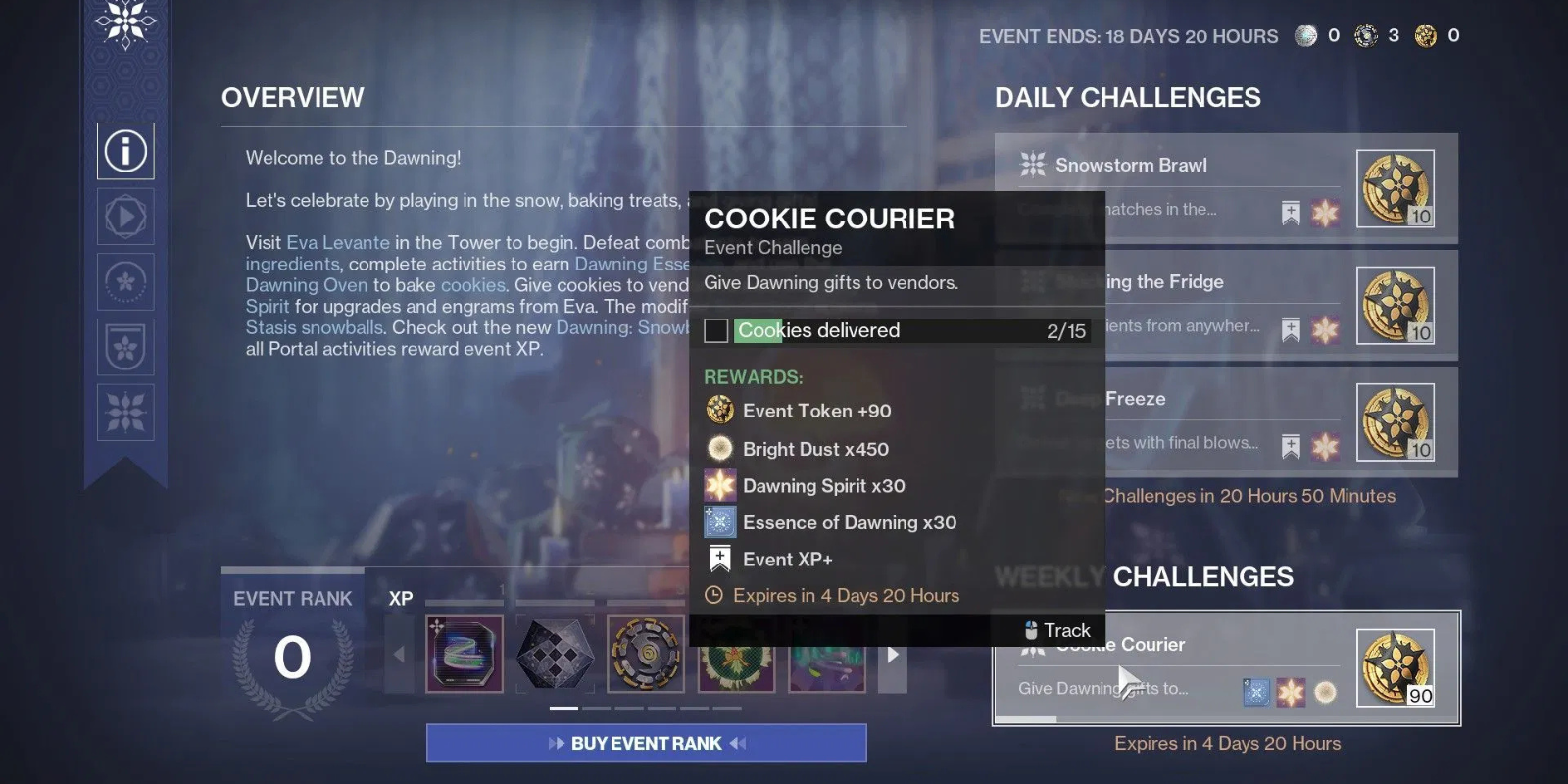
Task: Click the Essence of Dawning x30 reward icon
Action: point(720,522)
